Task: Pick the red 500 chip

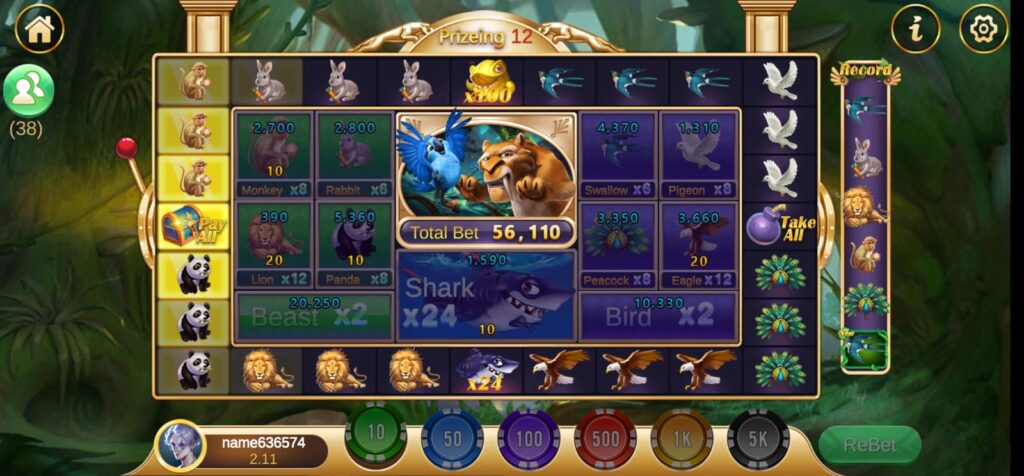Action: (x=605, y=438)
